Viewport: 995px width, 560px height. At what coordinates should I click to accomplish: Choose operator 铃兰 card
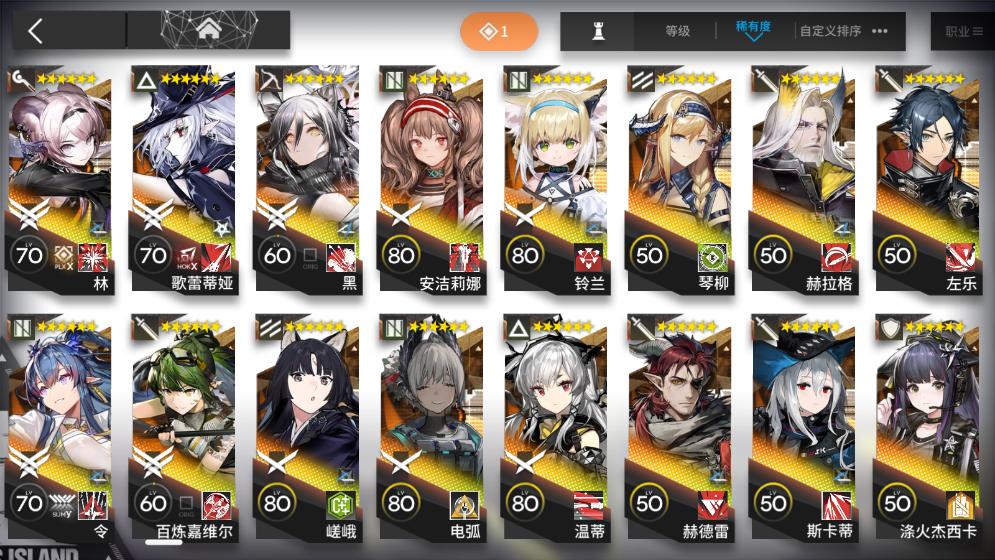556,180
